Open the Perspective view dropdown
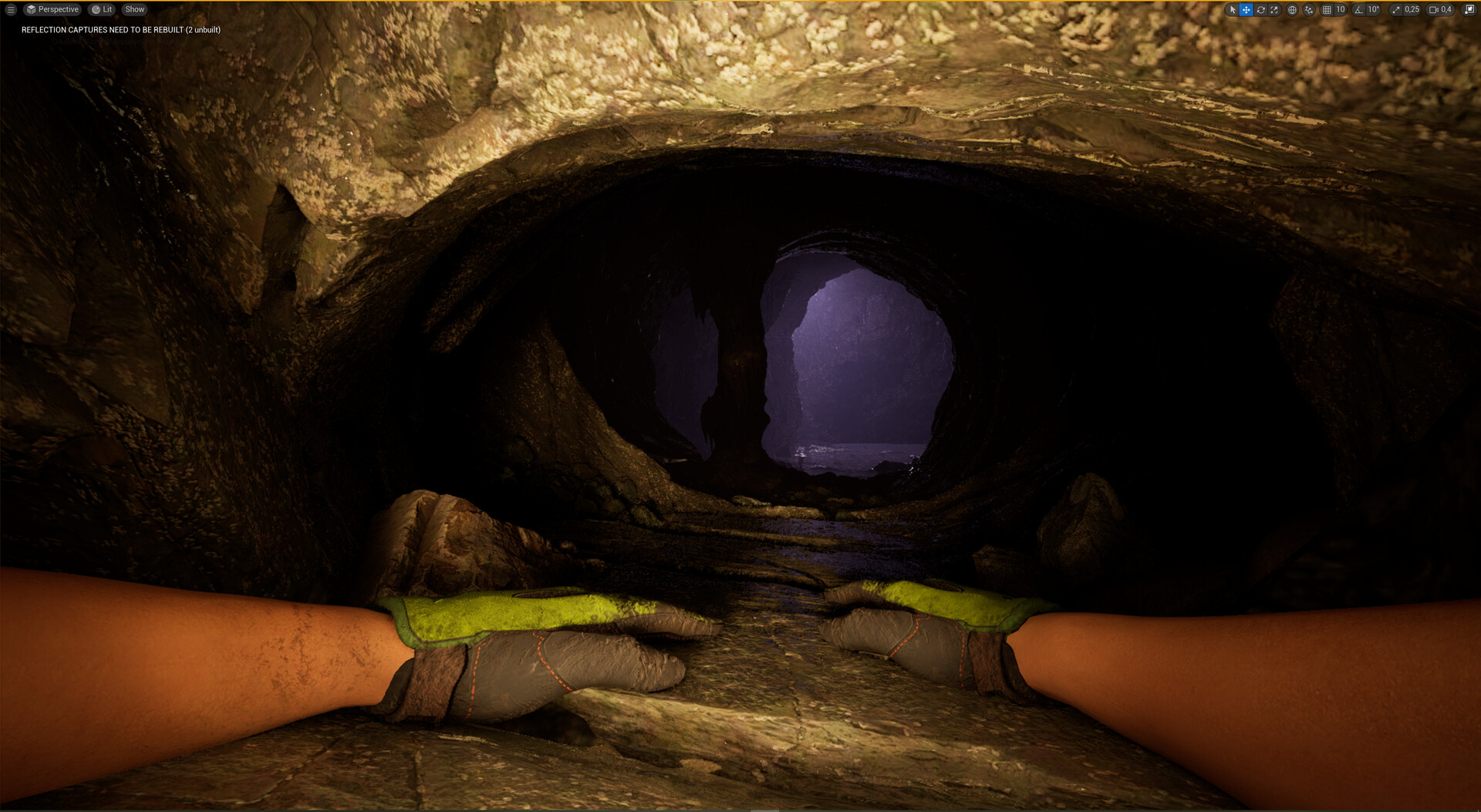 click(x=53, y=9)
